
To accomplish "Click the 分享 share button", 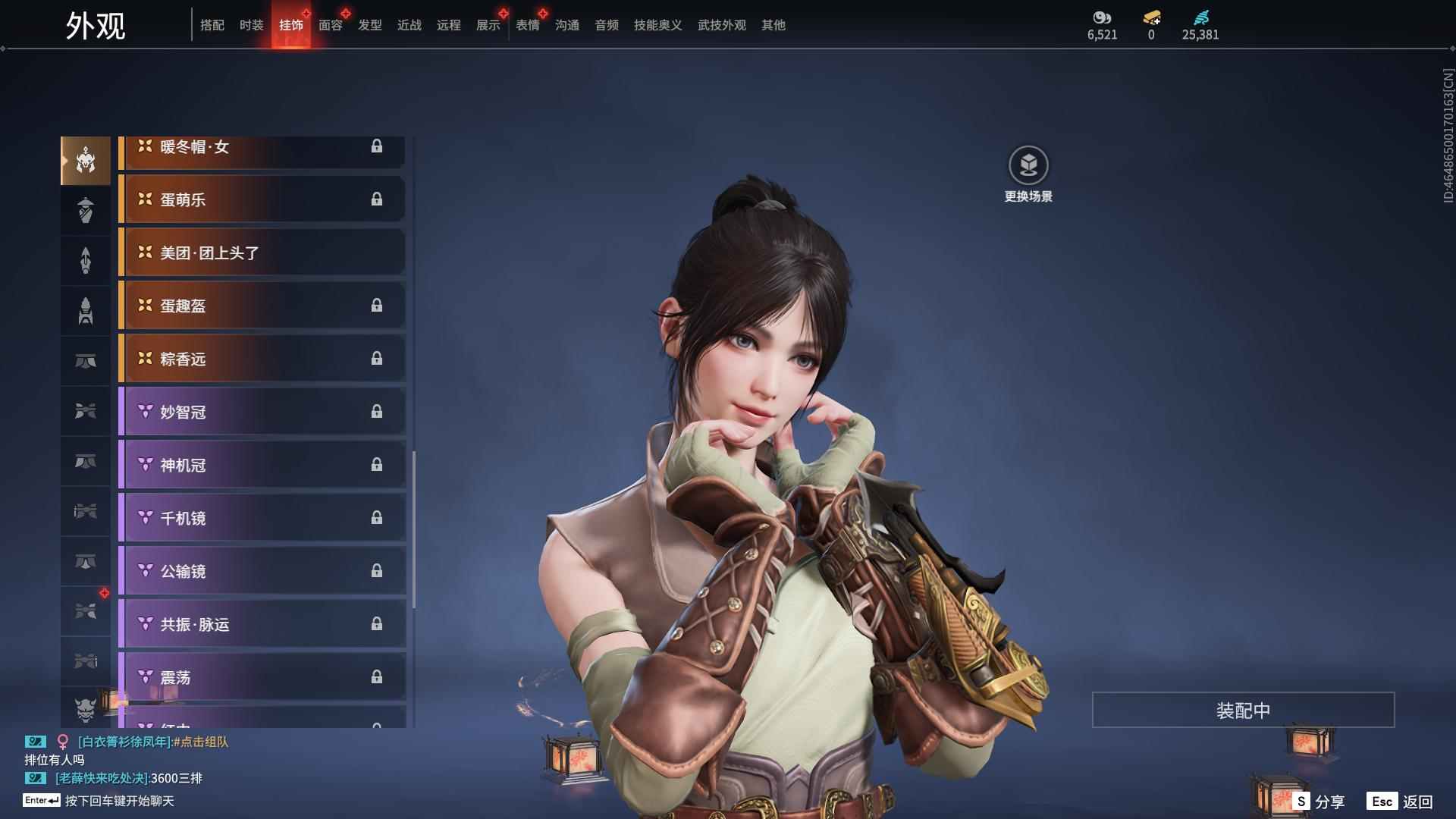I will click(1319, 802).
